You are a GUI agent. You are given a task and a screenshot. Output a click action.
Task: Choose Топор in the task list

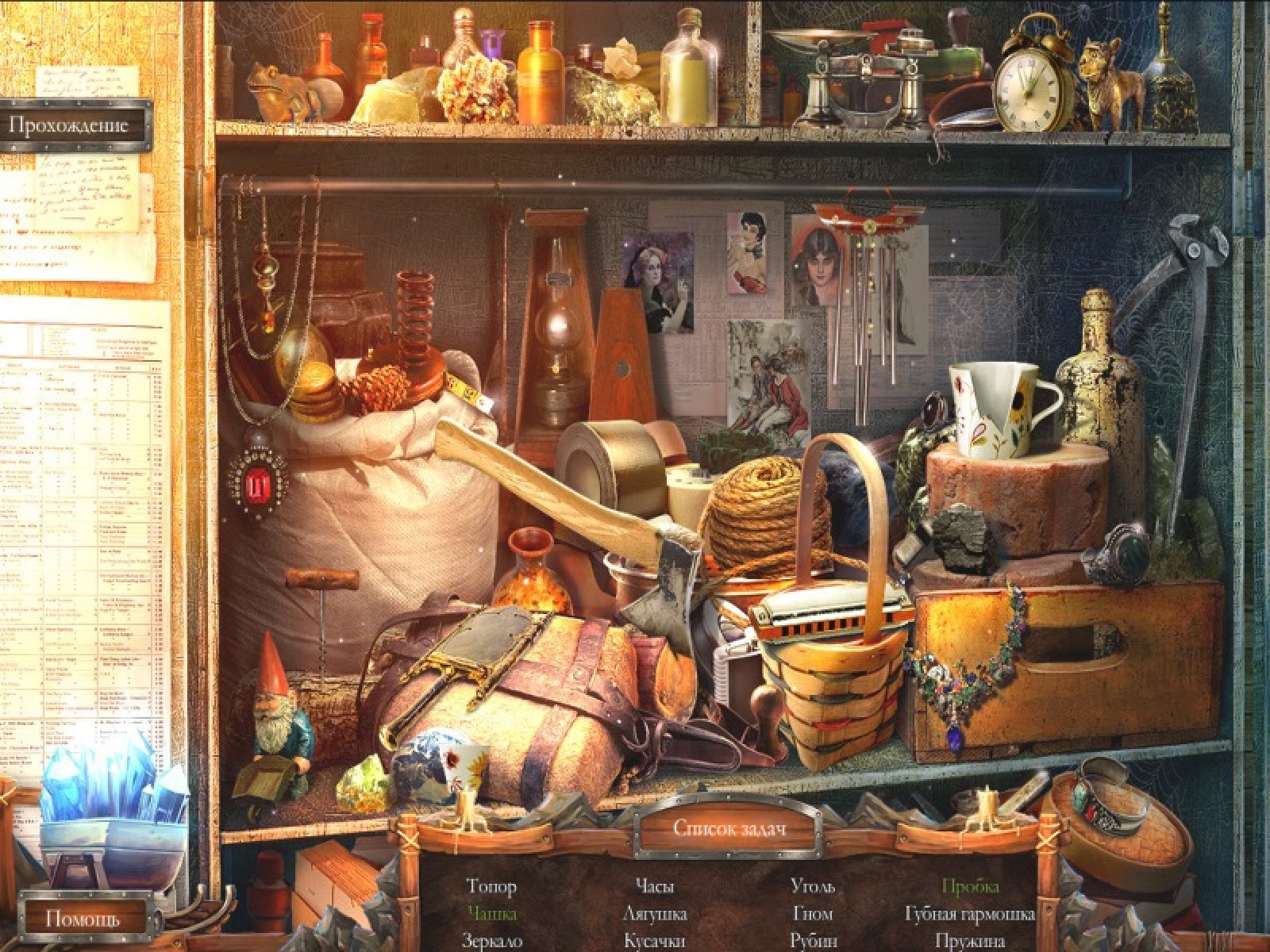click(x=491, y=886)
